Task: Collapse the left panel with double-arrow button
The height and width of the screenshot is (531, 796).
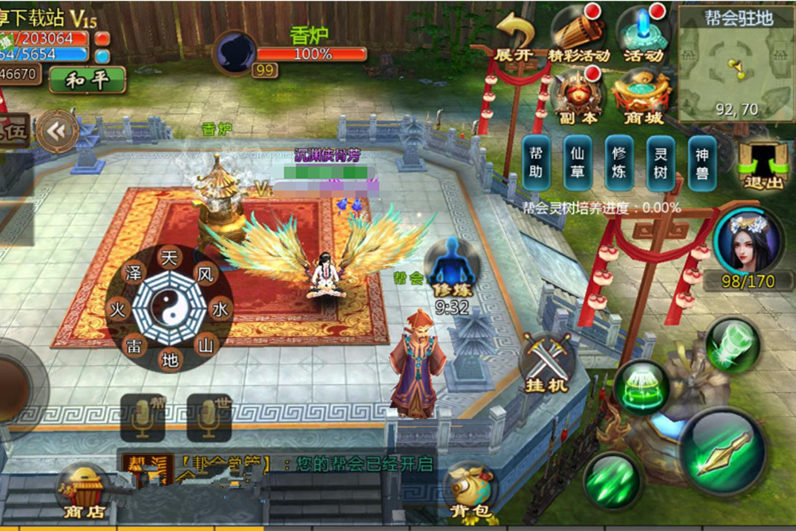Action: click(59, 130)
